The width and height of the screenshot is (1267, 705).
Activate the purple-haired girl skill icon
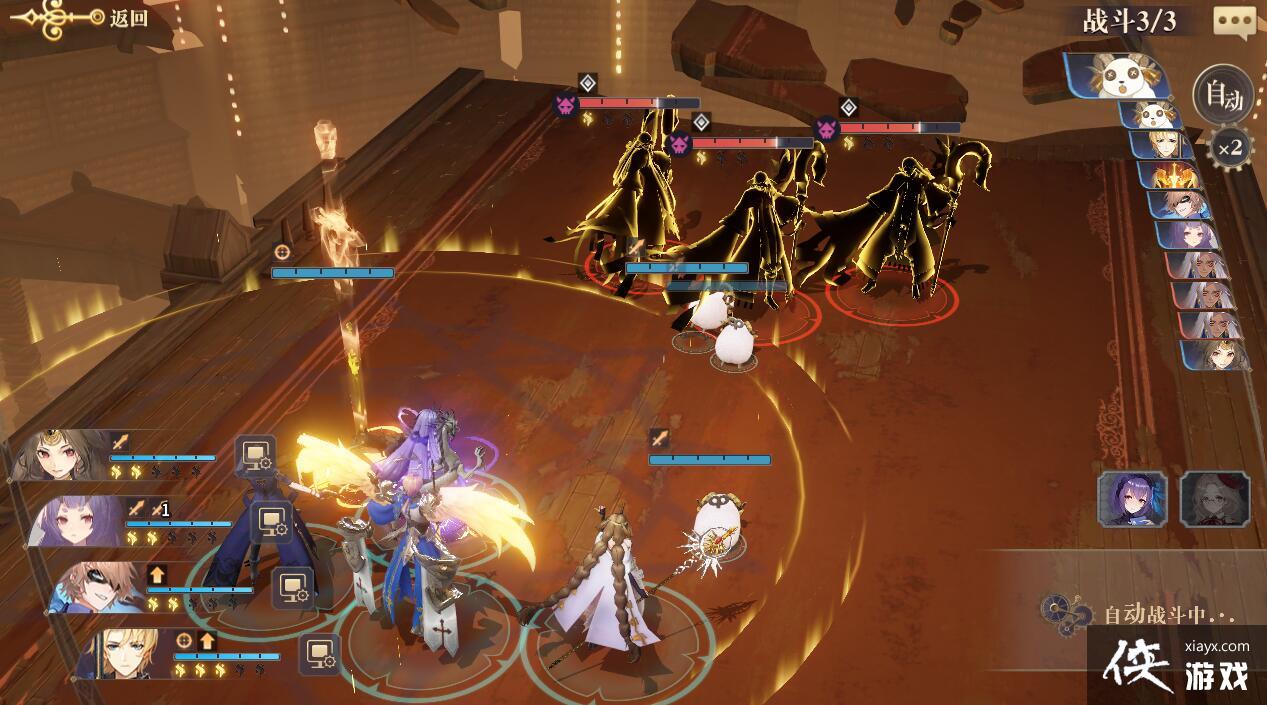click(x=1132, y=499)
